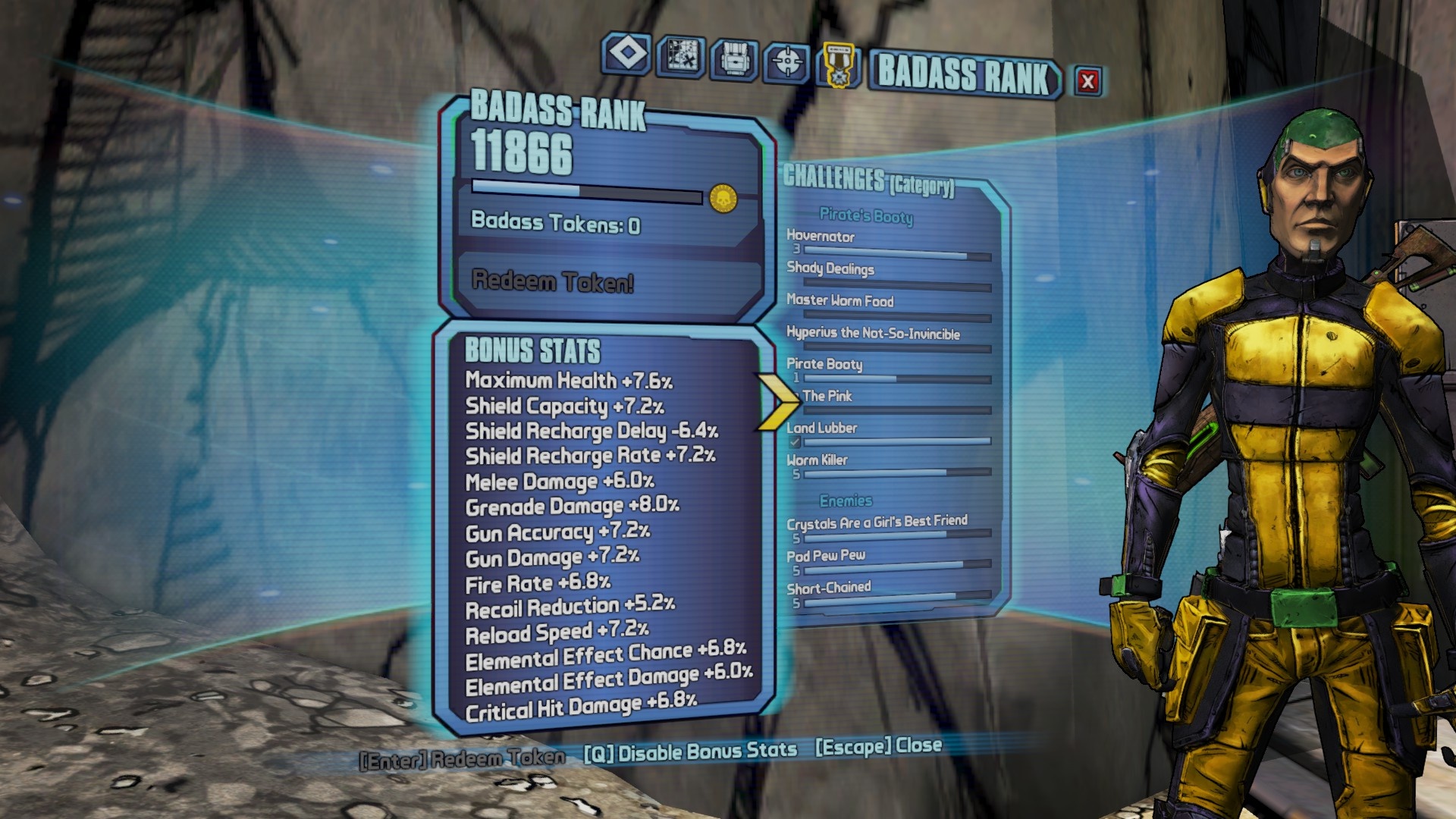Select The Pink challenge
This screenshot has width=1456, height=819.
click(887, 401)
